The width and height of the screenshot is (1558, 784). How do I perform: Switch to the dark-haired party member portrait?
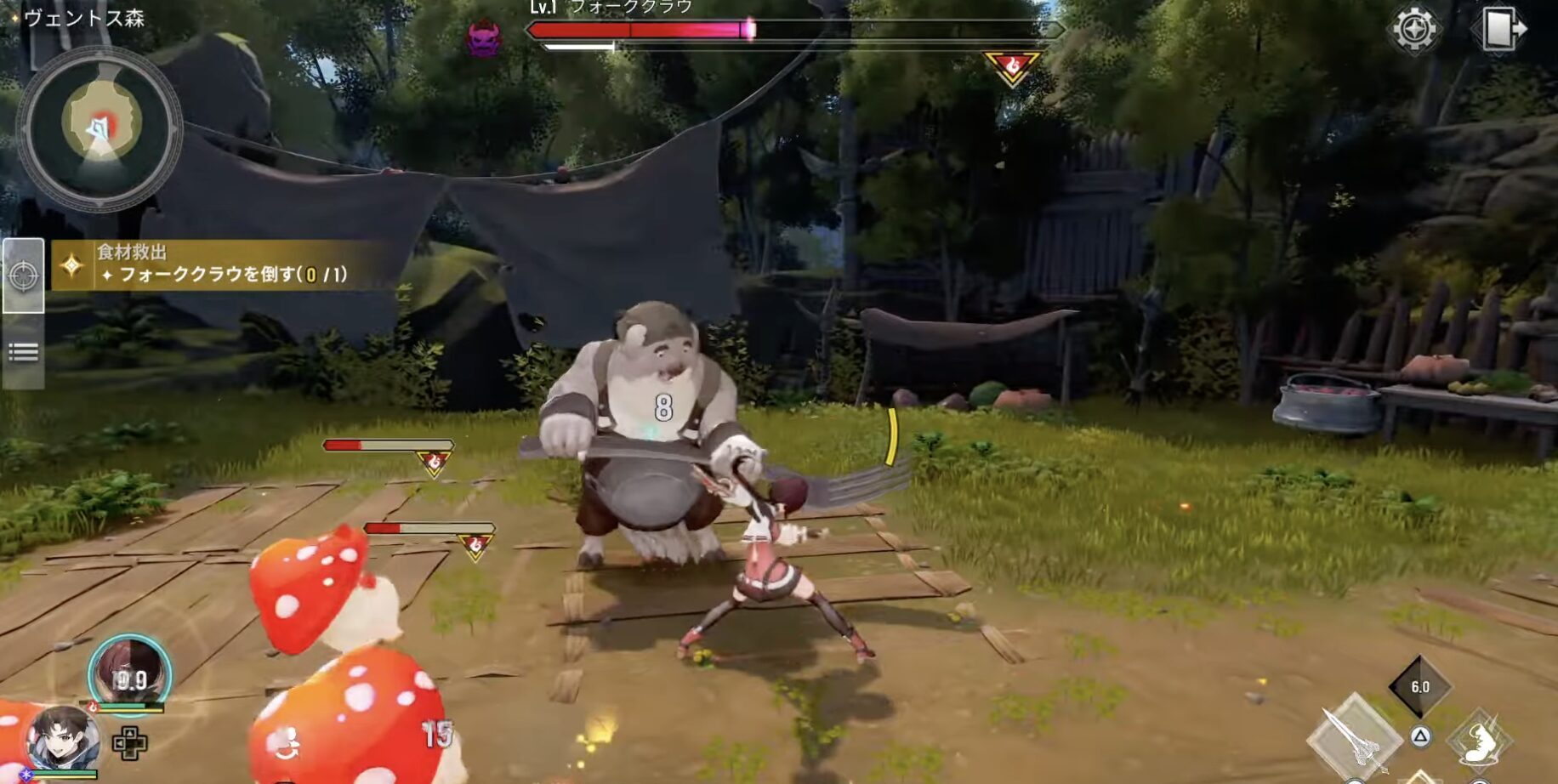(x=62, y=738)
